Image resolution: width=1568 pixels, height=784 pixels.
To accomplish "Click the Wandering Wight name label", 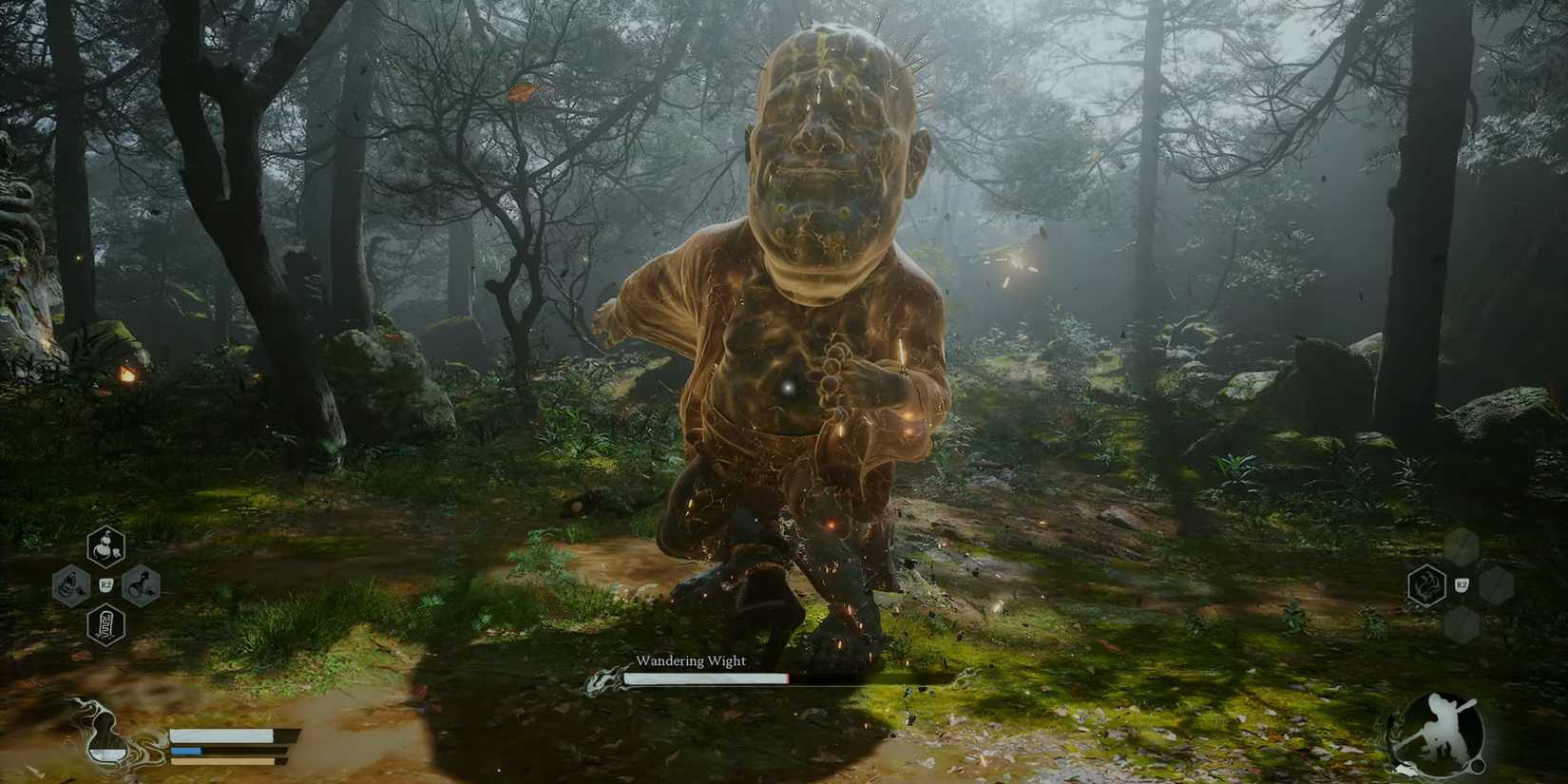I will (x=693, y=660).
